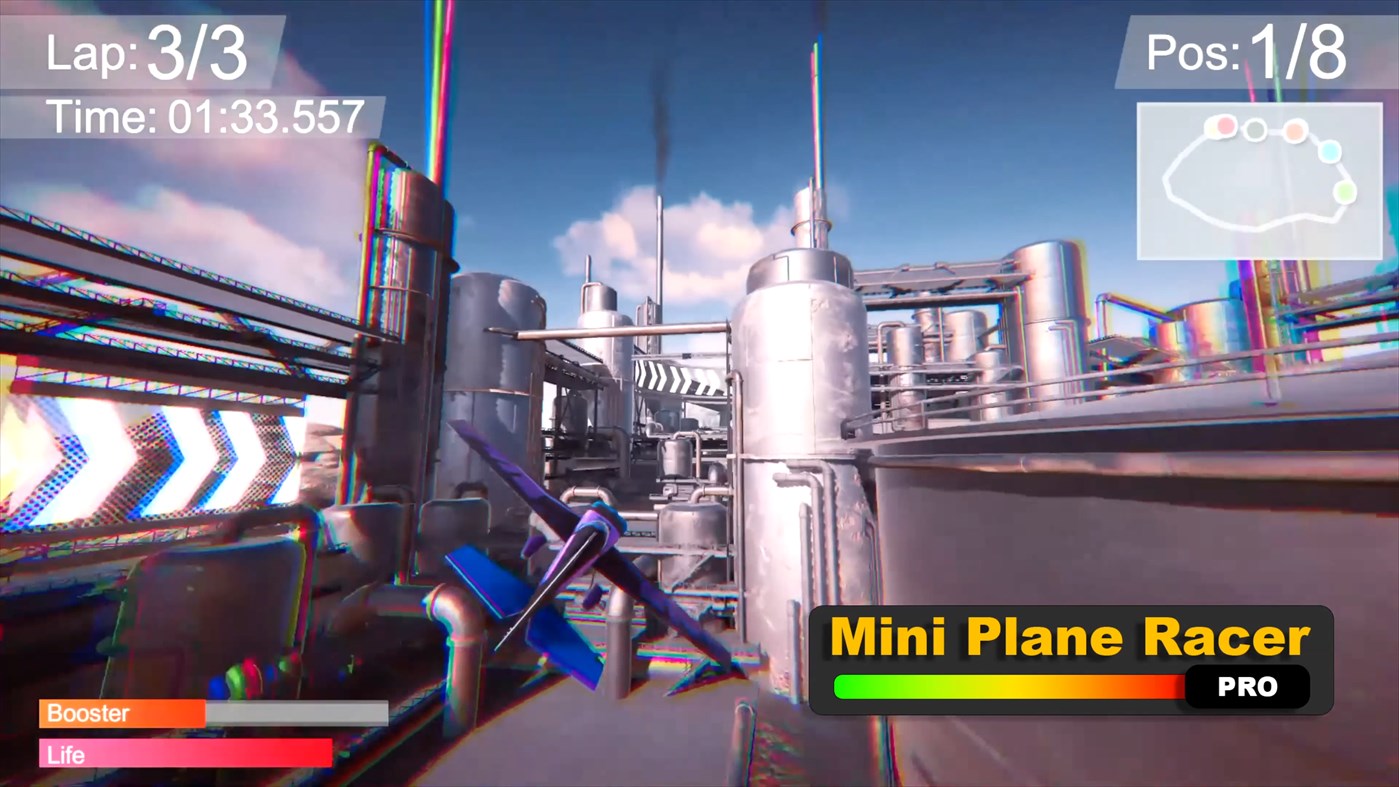
Task: Click the Mini Plane Racer title banner
Action: [x=1065, y=634]
